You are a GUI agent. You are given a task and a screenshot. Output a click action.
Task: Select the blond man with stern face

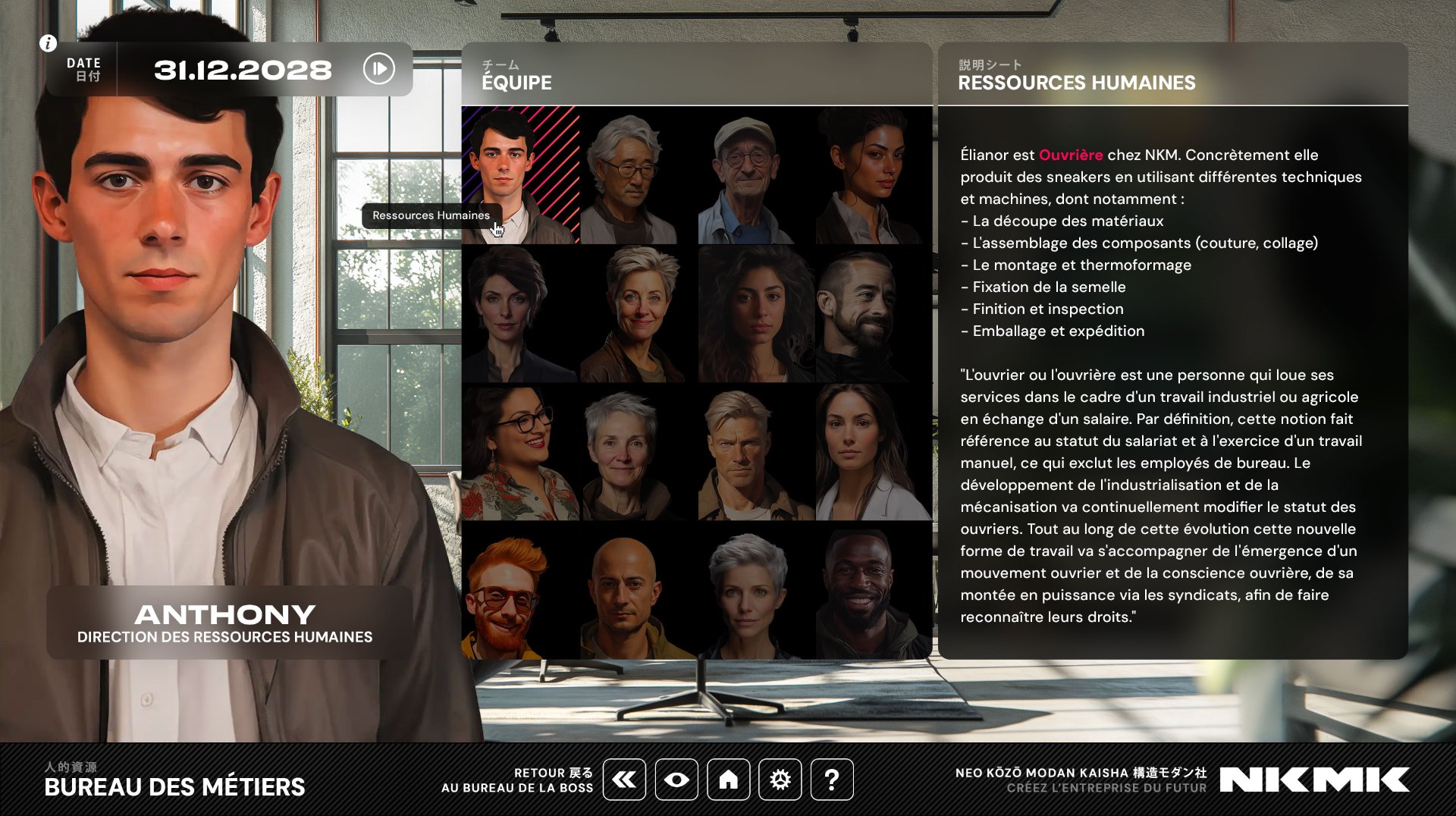click(756, 452)
